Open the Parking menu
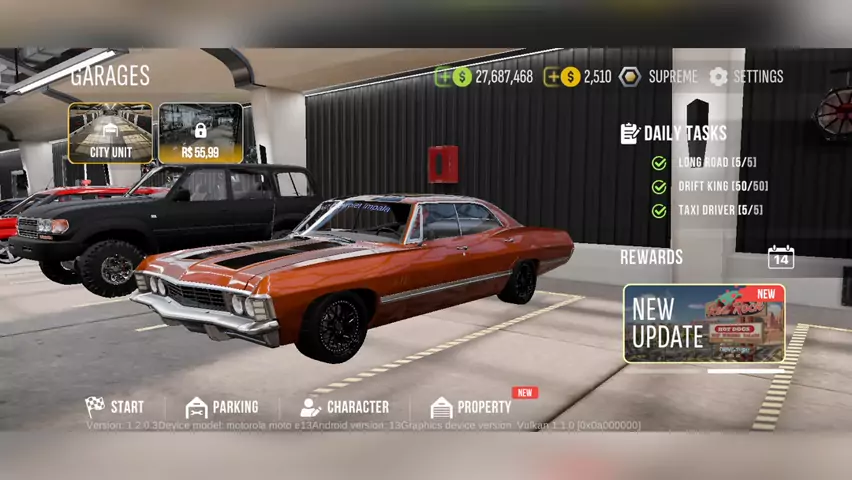This screenshot has height=480, width=852. pyautogui.click(x=222, y=407)
